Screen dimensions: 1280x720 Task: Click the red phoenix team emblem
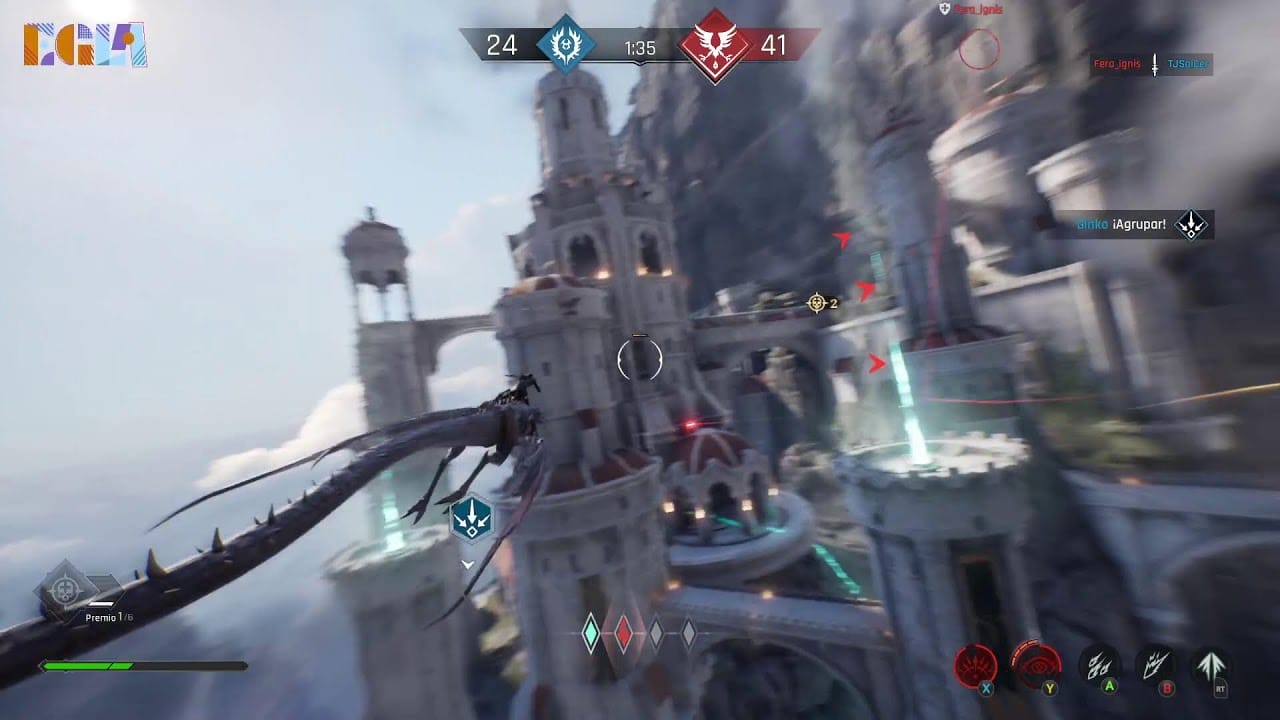pos(715,46)
